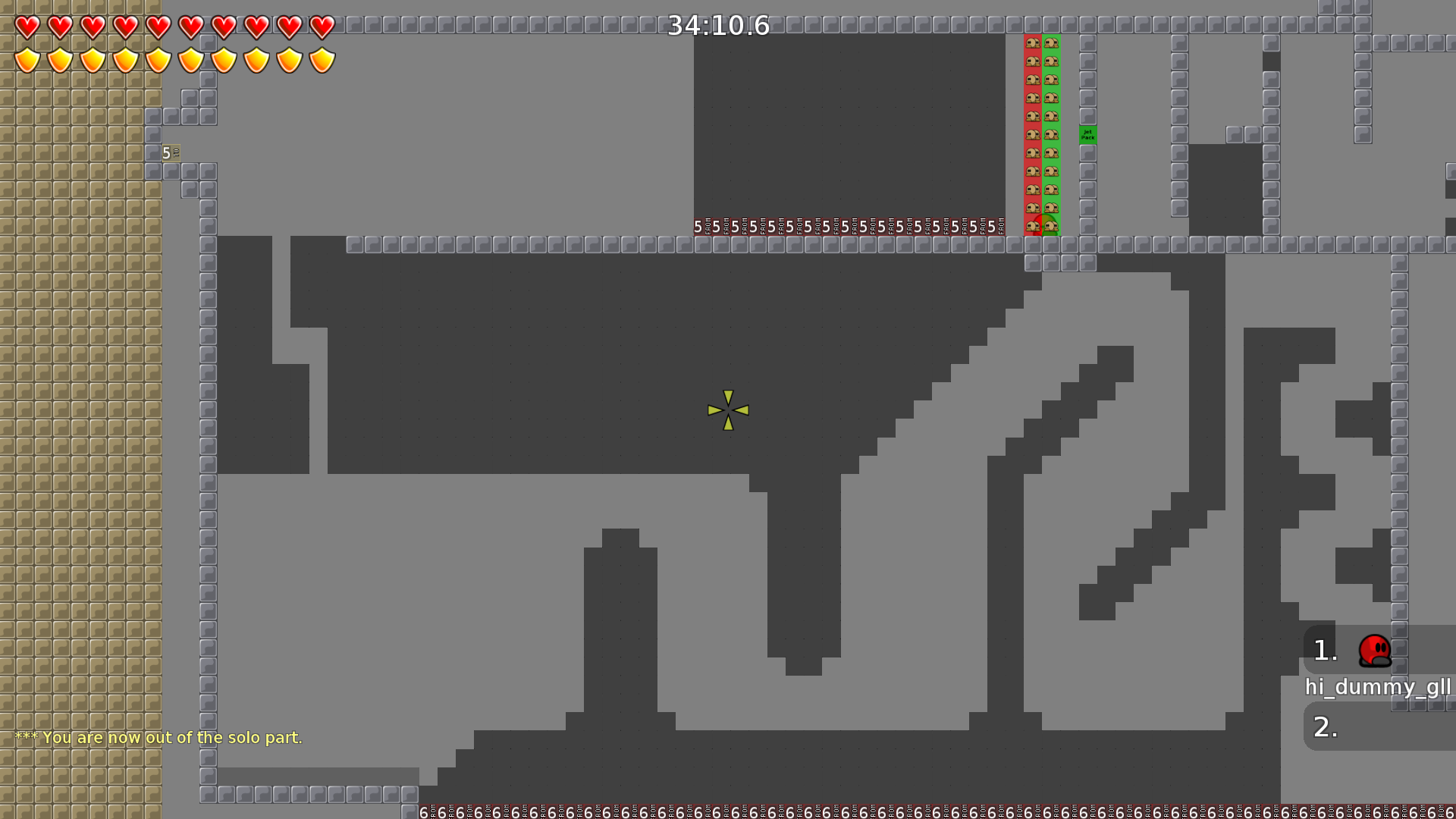Image resolution: width=1456 pixels, height=819 pixels.
Task: Click the solo part chat message
Action: pos(159,736)
